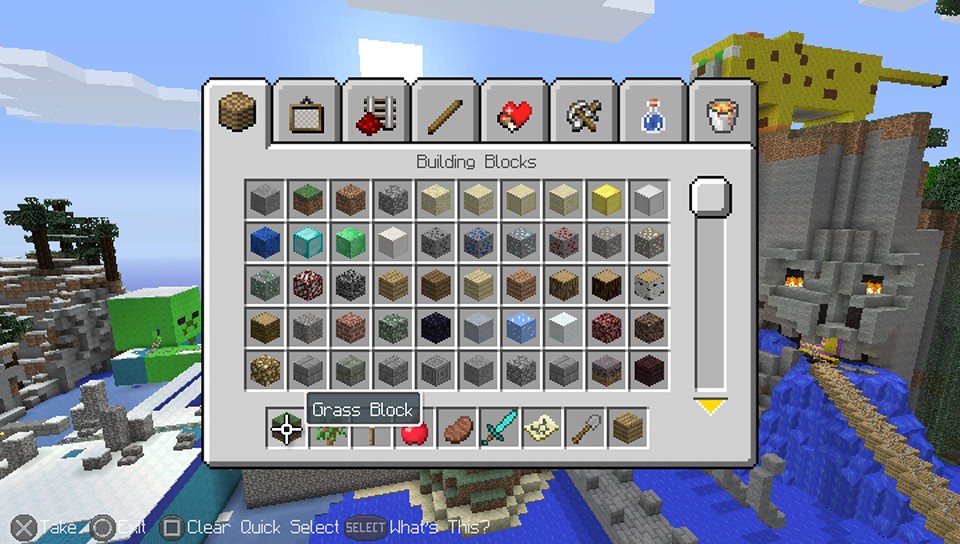960x544 pixels.
Task: Select the Tools and Weapons pickaxe tab
Action: pos(581,116)
